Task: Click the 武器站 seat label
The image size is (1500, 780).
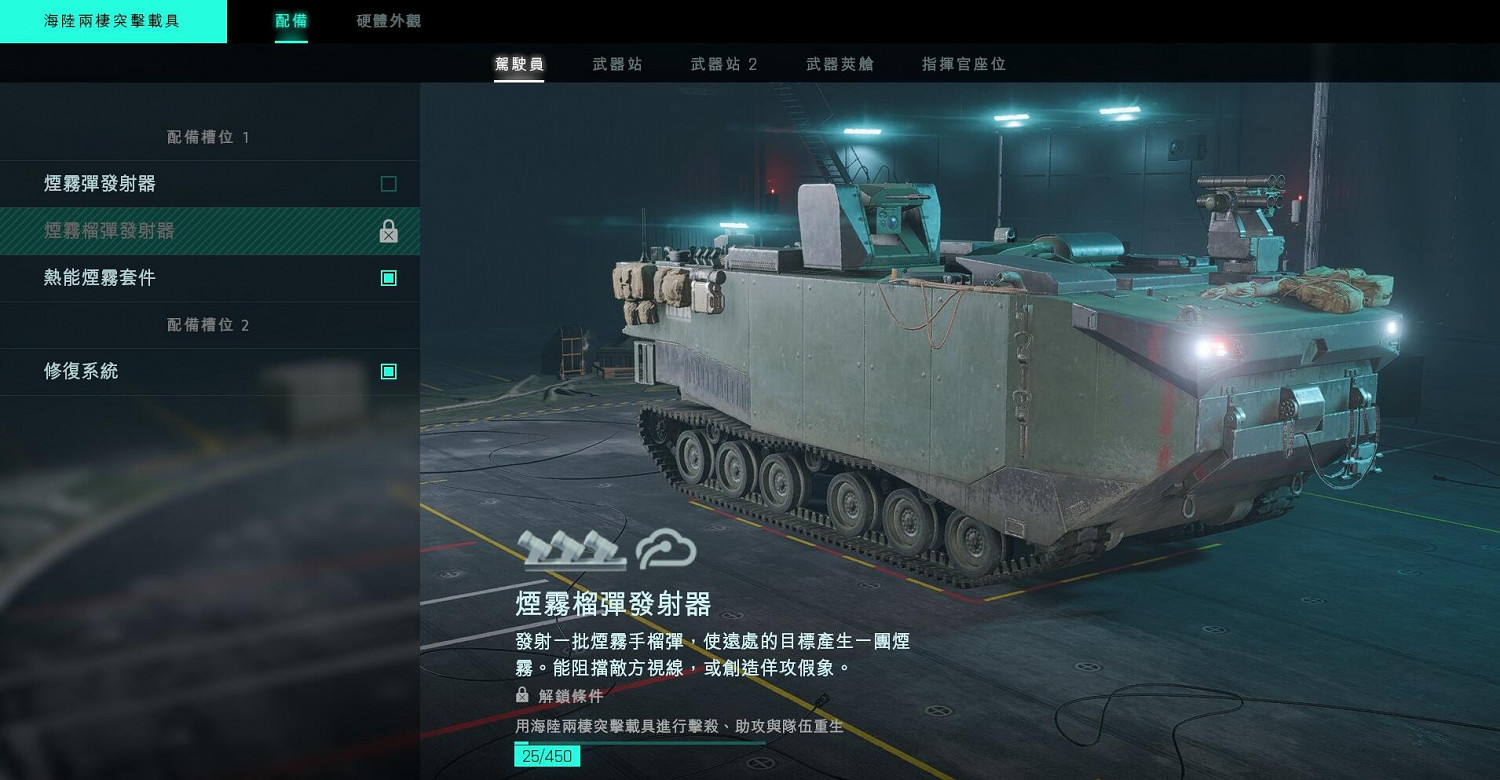Action: (618, 63)
